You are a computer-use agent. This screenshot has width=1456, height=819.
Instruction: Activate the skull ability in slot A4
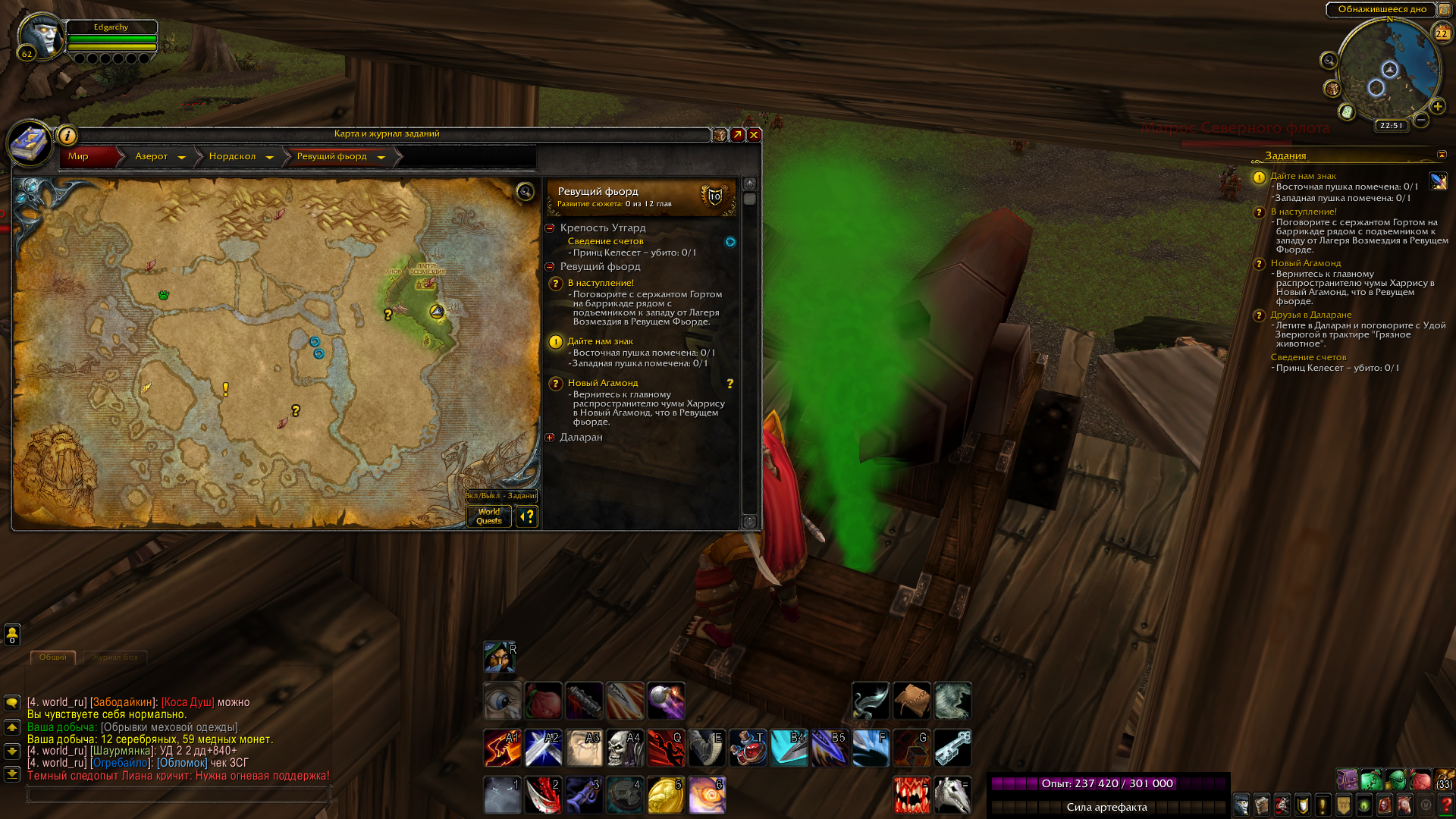coord(625,748)
